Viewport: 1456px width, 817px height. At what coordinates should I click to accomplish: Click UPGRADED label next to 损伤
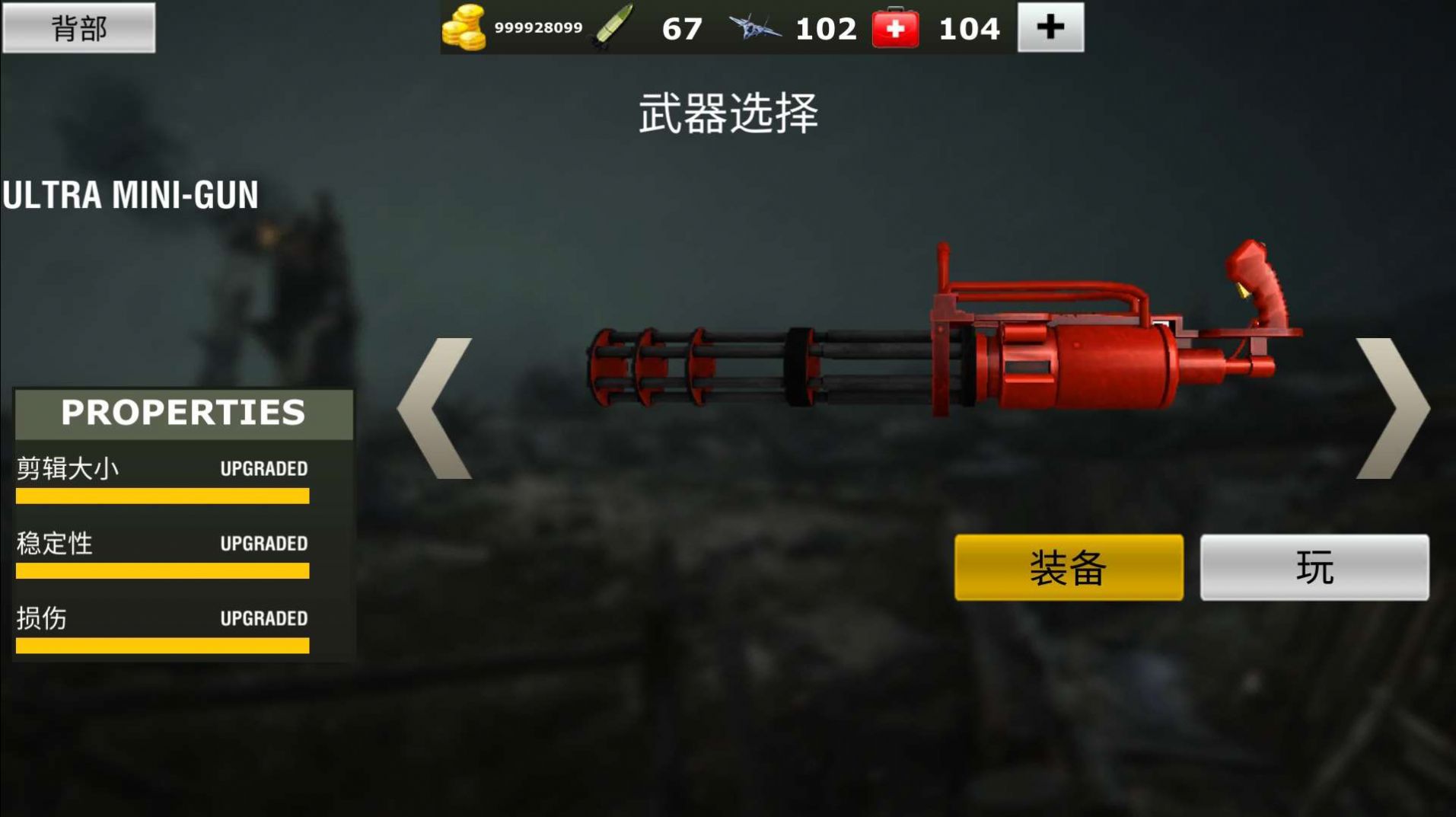[x=263, y=619]
